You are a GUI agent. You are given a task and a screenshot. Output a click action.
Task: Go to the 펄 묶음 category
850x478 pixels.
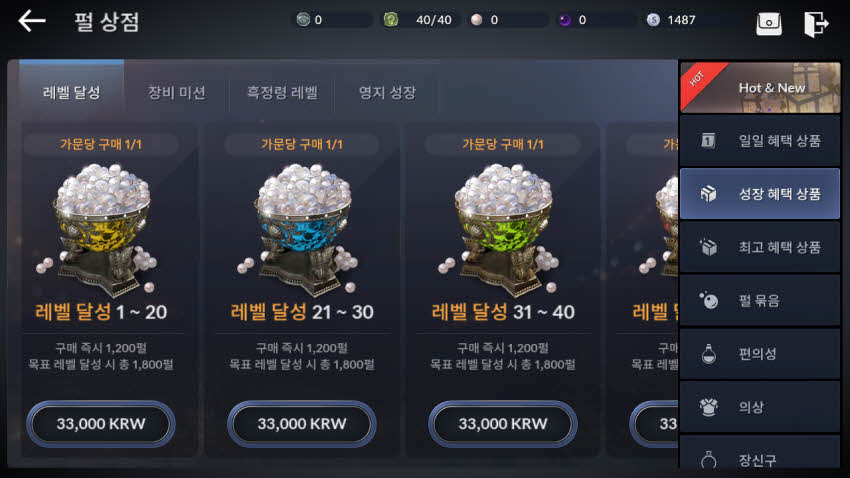tap(760, 300)
